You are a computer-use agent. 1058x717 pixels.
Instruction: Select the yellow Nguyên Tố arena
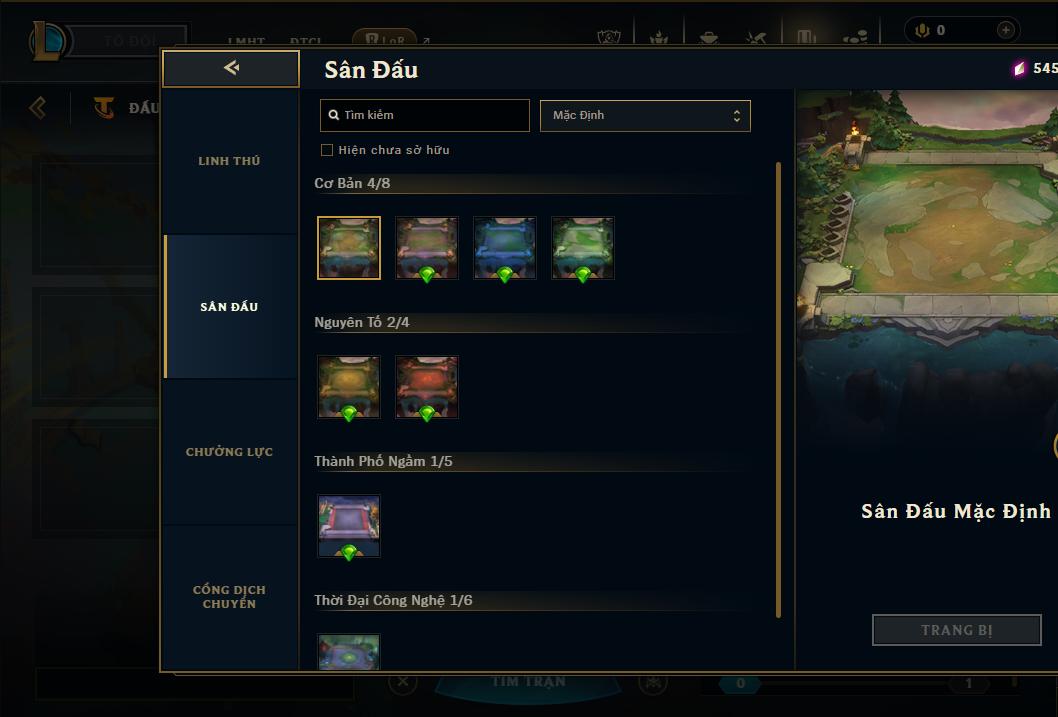[x=349, y=387]
